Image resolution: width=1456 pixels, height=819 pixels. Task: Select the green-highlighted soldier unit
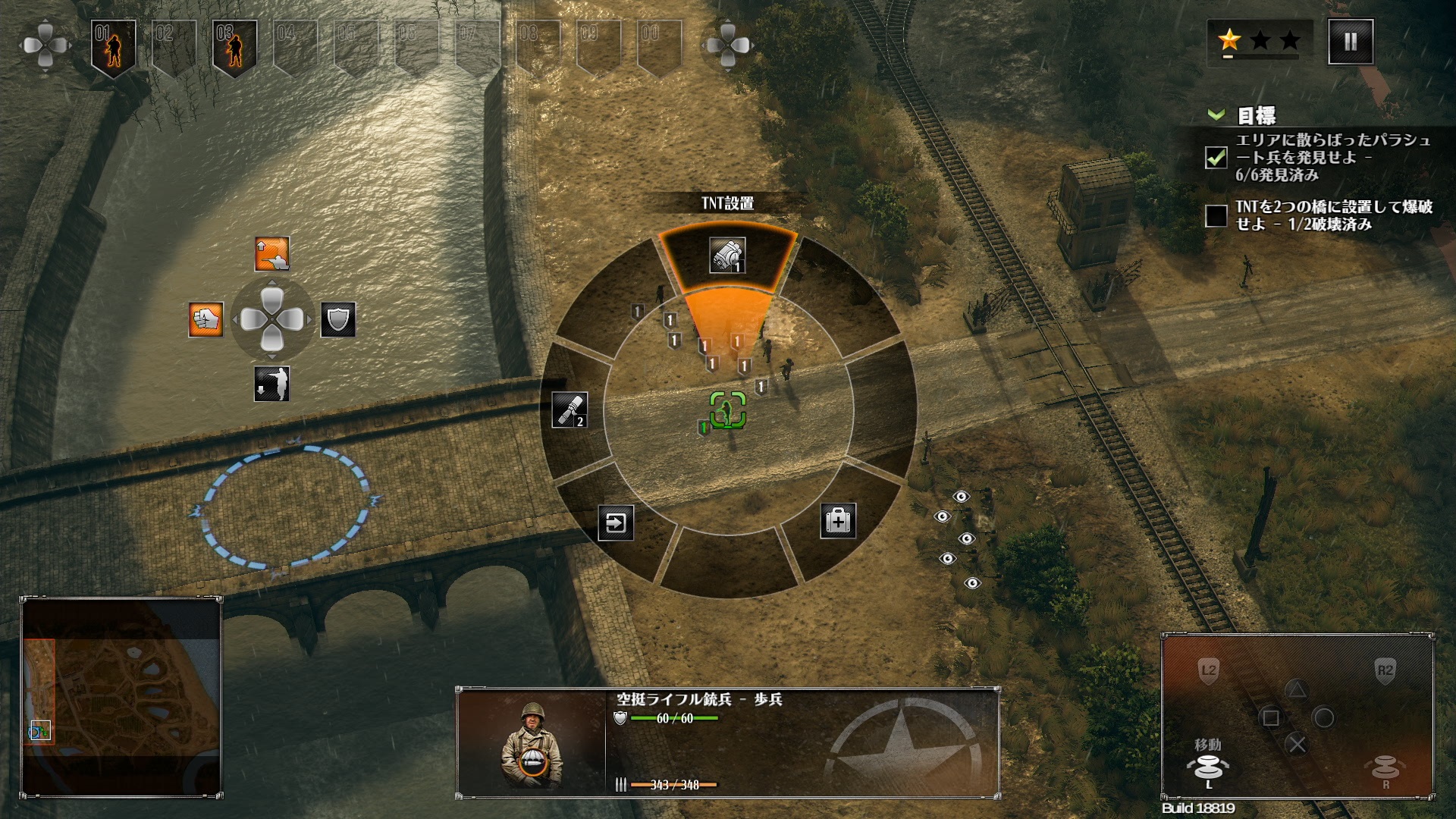pos(728,411)
